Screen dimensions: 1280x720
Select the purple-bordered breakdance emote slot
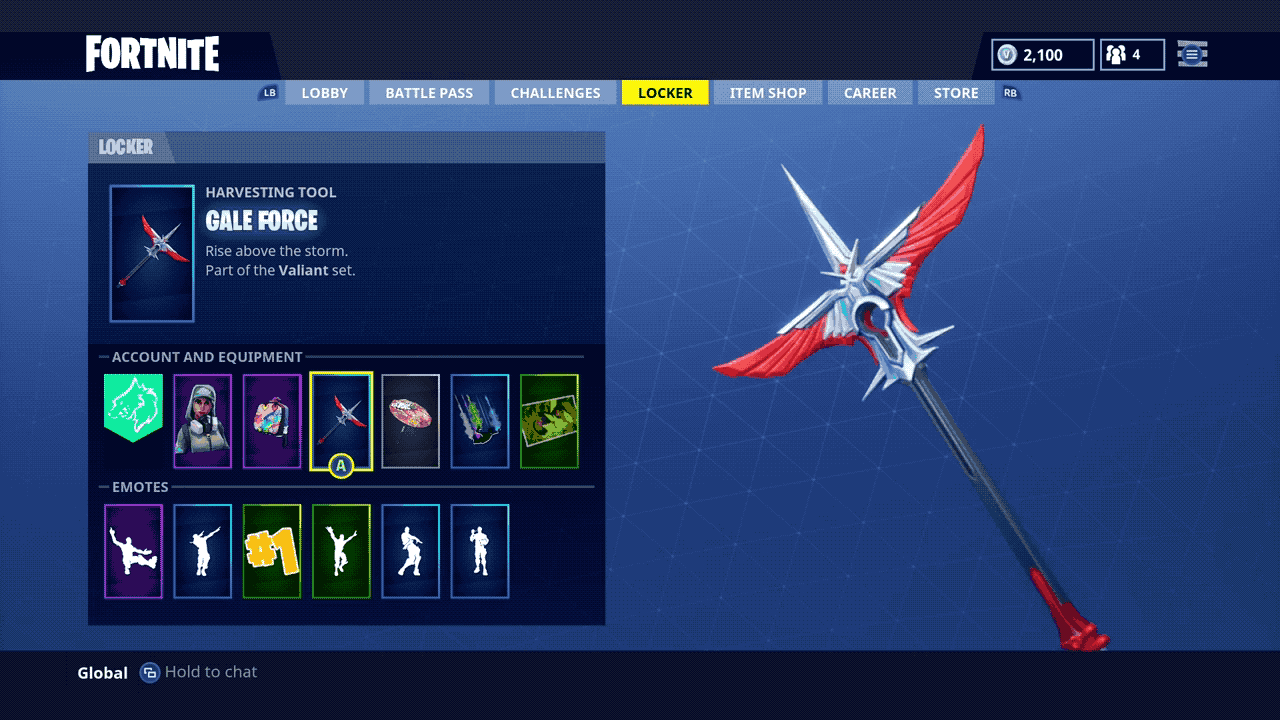click(x=133, y=551)
